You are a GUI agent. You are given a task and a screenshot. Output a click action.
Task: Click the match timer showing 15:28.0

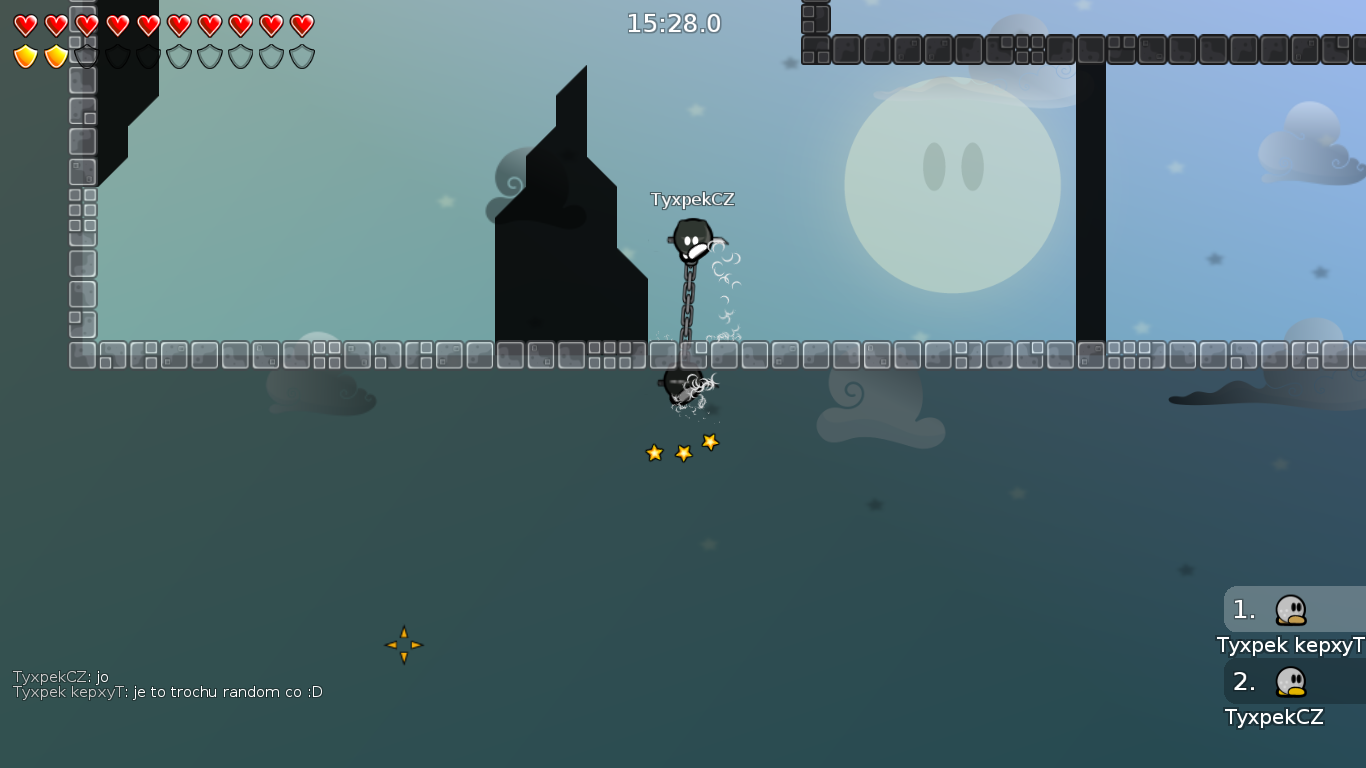point(674,23)
